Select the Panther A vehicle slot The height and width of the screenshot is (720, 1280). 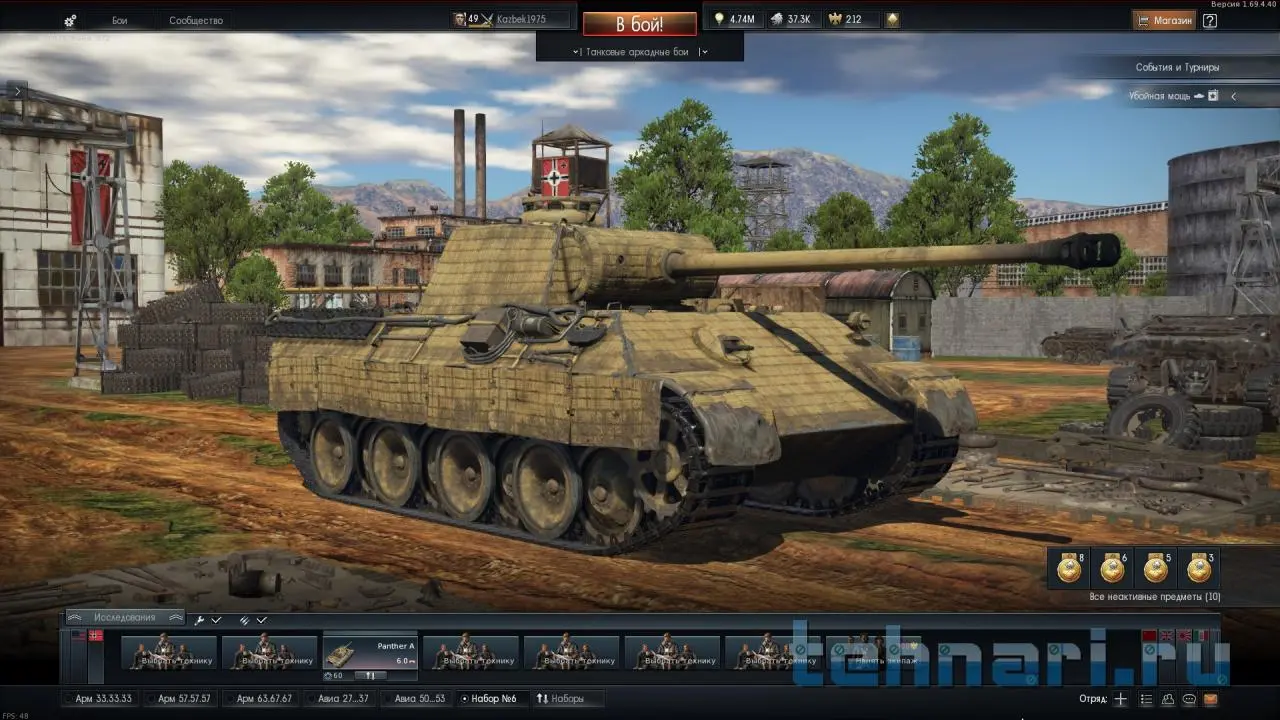(x=369, y=655)
